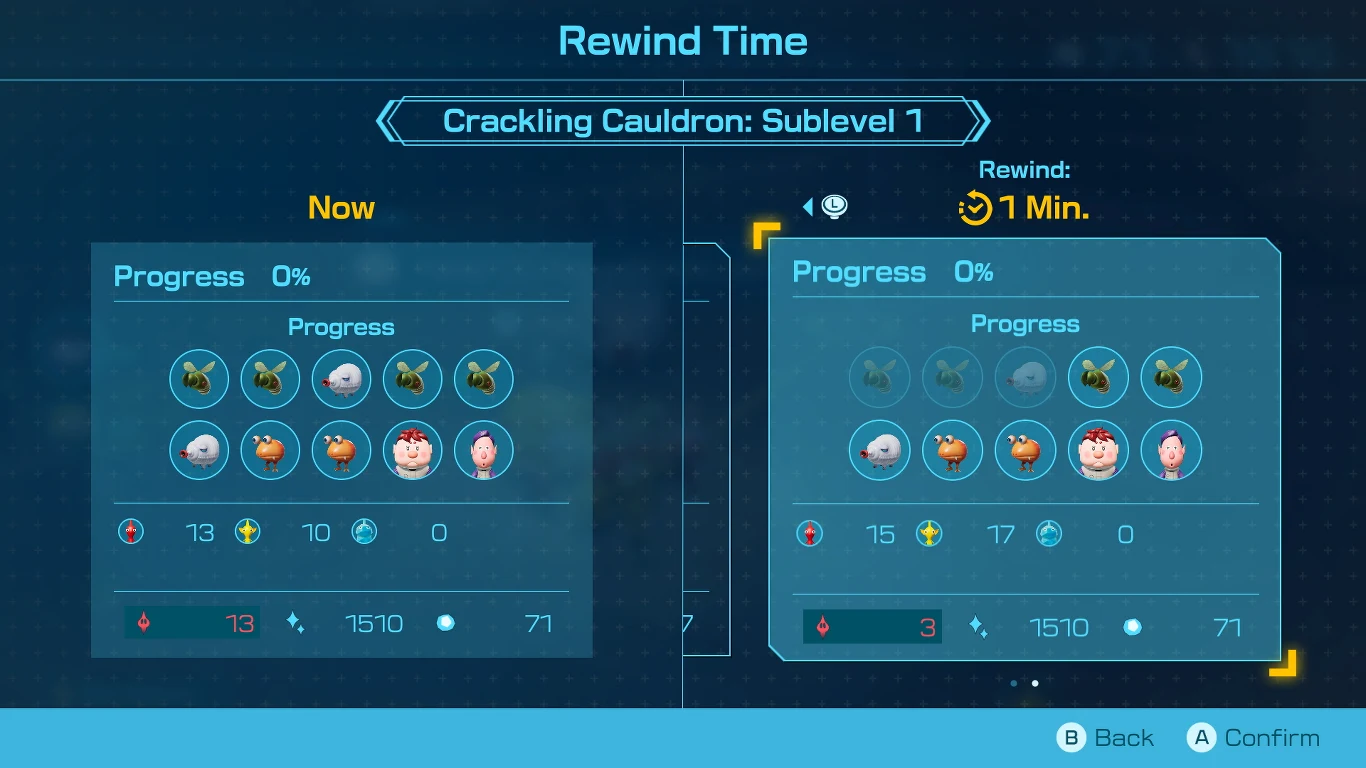
Task: Select the first page indicator dot
Action: click(1013, 683)
